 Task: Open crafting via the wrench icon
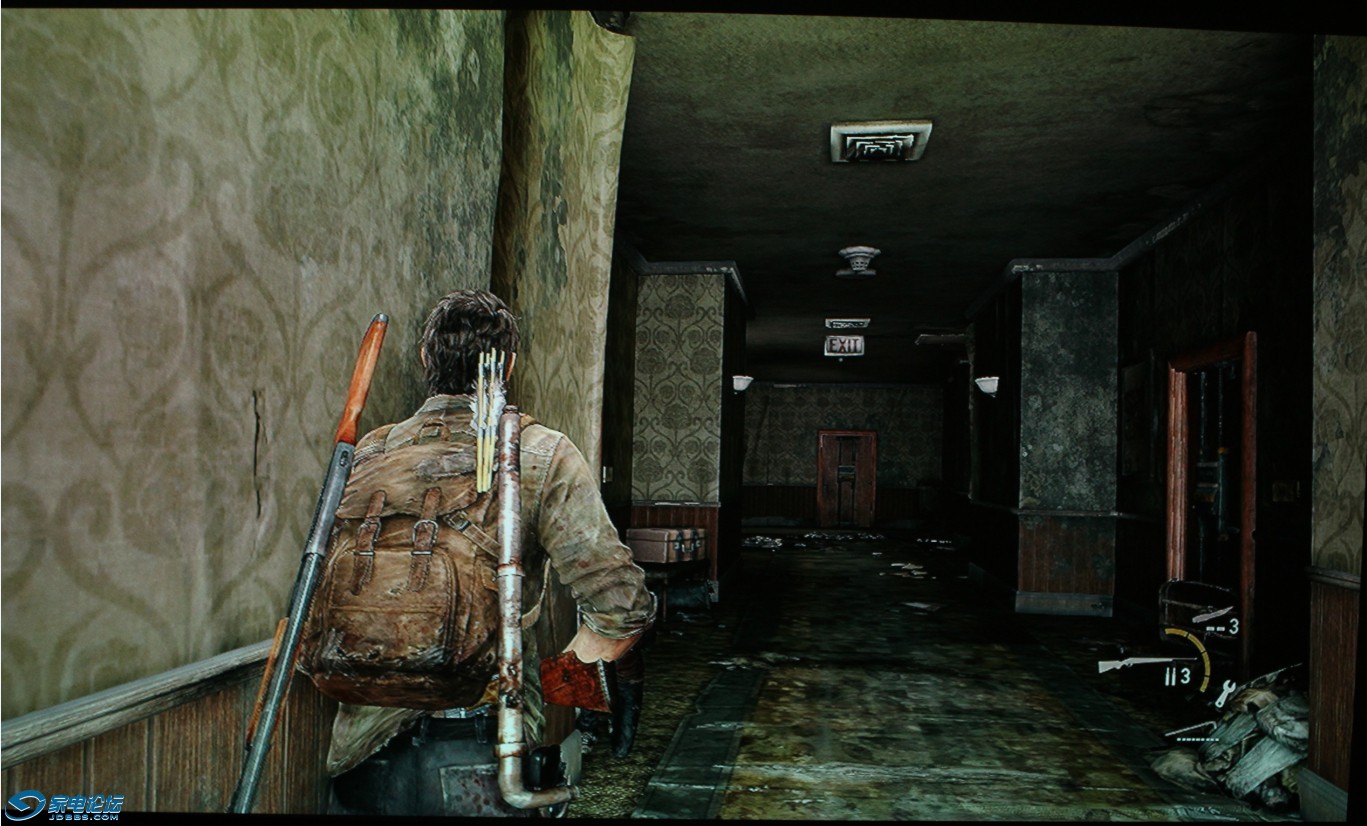click(1222, 693)
